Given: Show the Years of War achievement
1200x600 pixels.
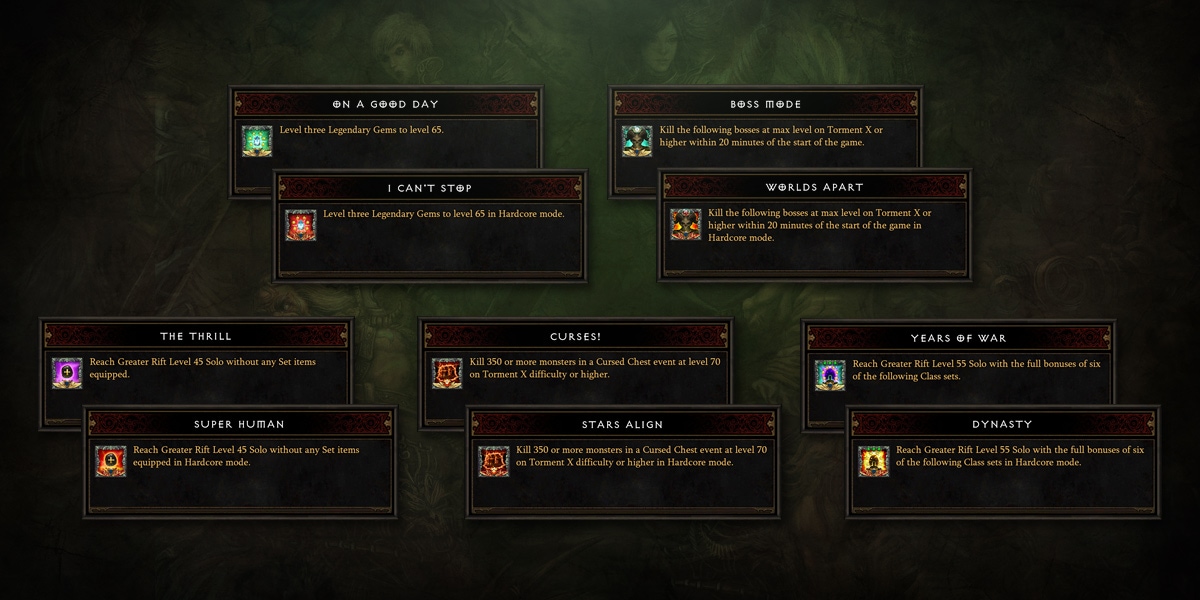Looking at the screenshot, I should tap(959, 338).
